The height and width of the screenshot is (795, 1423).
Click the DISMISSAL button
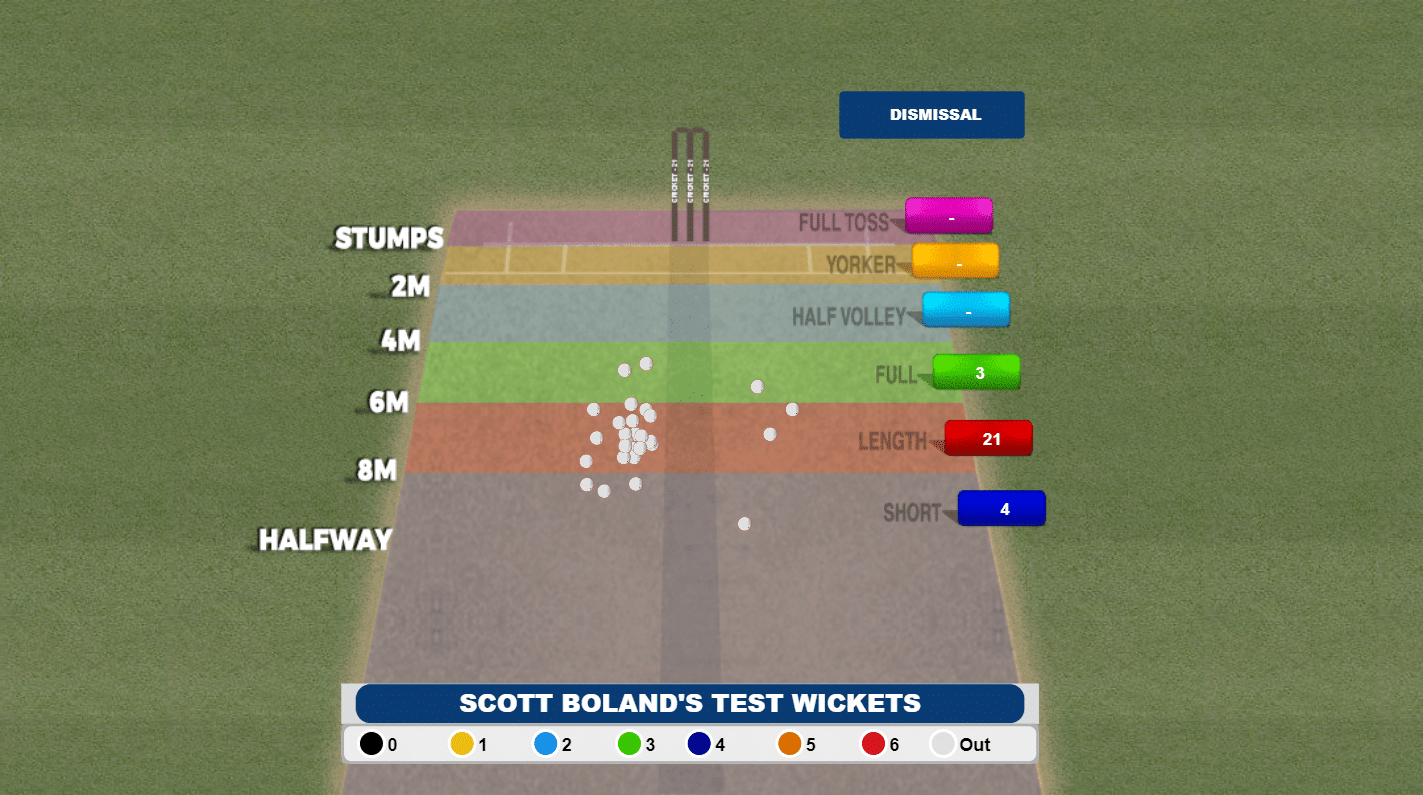click(x=931, y=115)
